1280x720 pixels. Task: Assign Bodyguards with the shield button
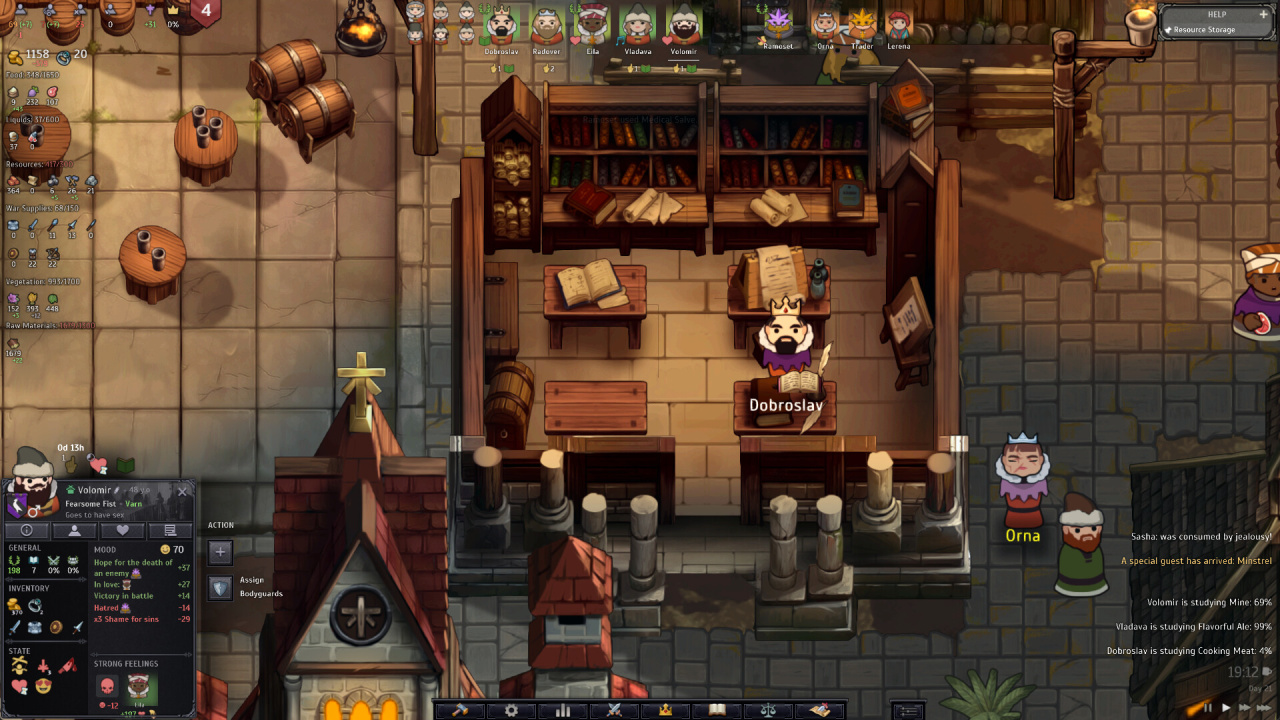[x=220, y=587]
